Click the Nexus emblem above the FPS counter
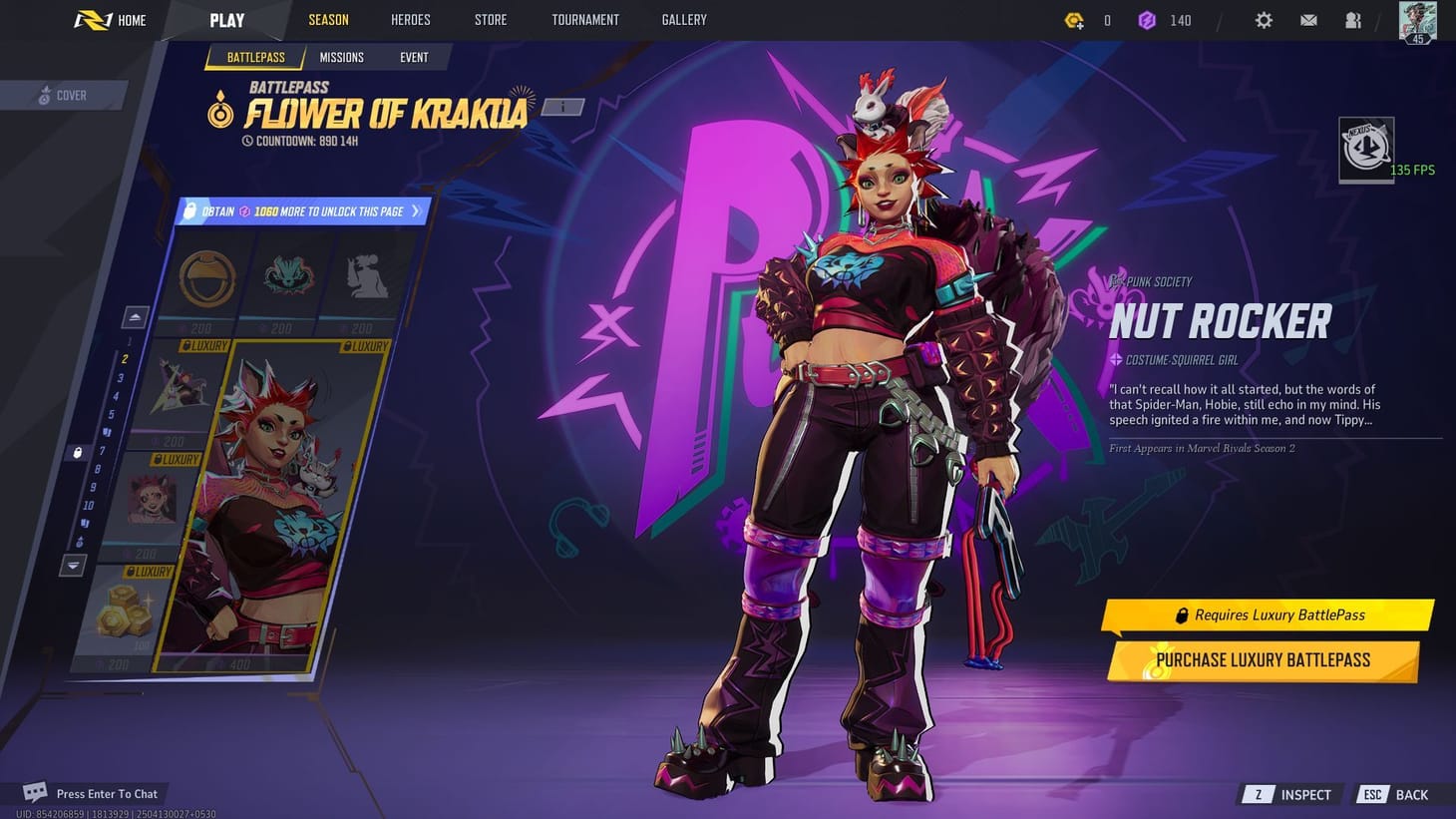The height and width of the screenshot is (819, 1456). (x=1365, y=148)
